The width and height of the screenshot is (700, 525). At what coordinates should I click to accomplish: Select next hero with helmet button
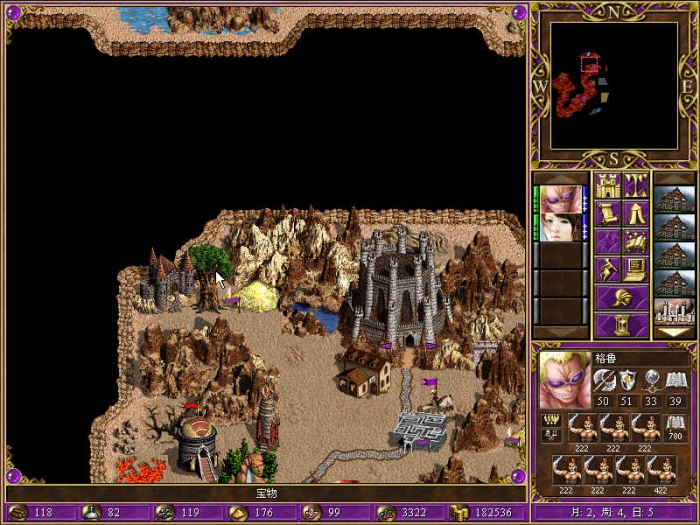[x=621, y=297]
